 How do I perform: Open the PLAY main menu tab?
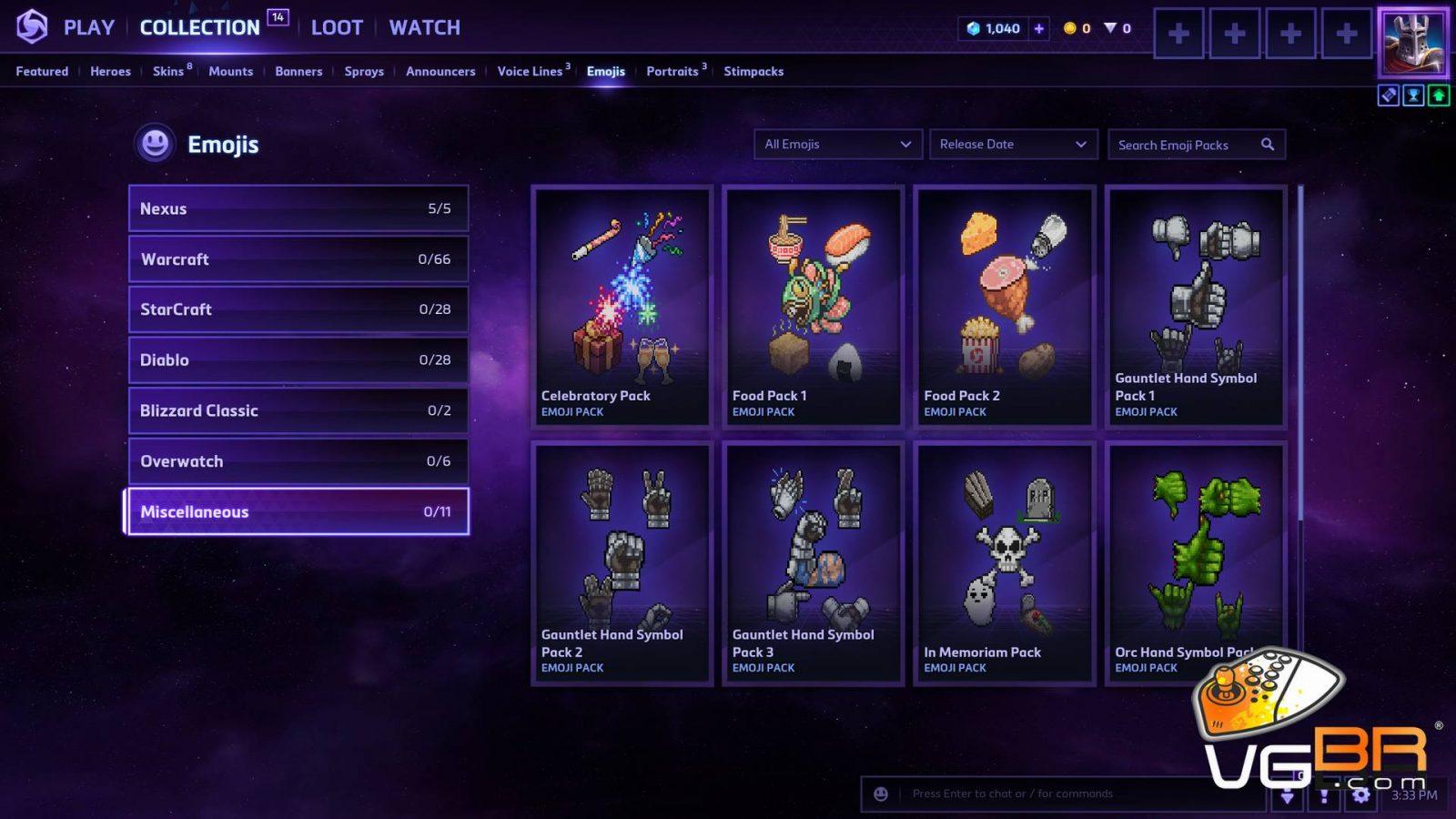[x=88, y=27]
